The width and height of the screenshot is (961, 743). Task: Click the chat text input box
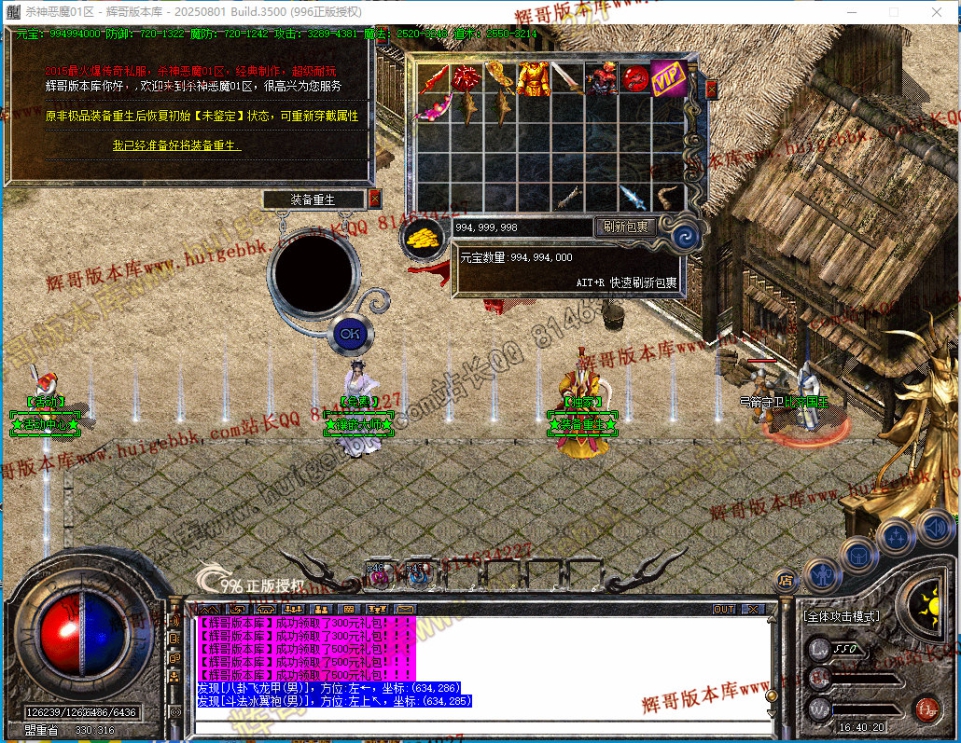(480, 725)
